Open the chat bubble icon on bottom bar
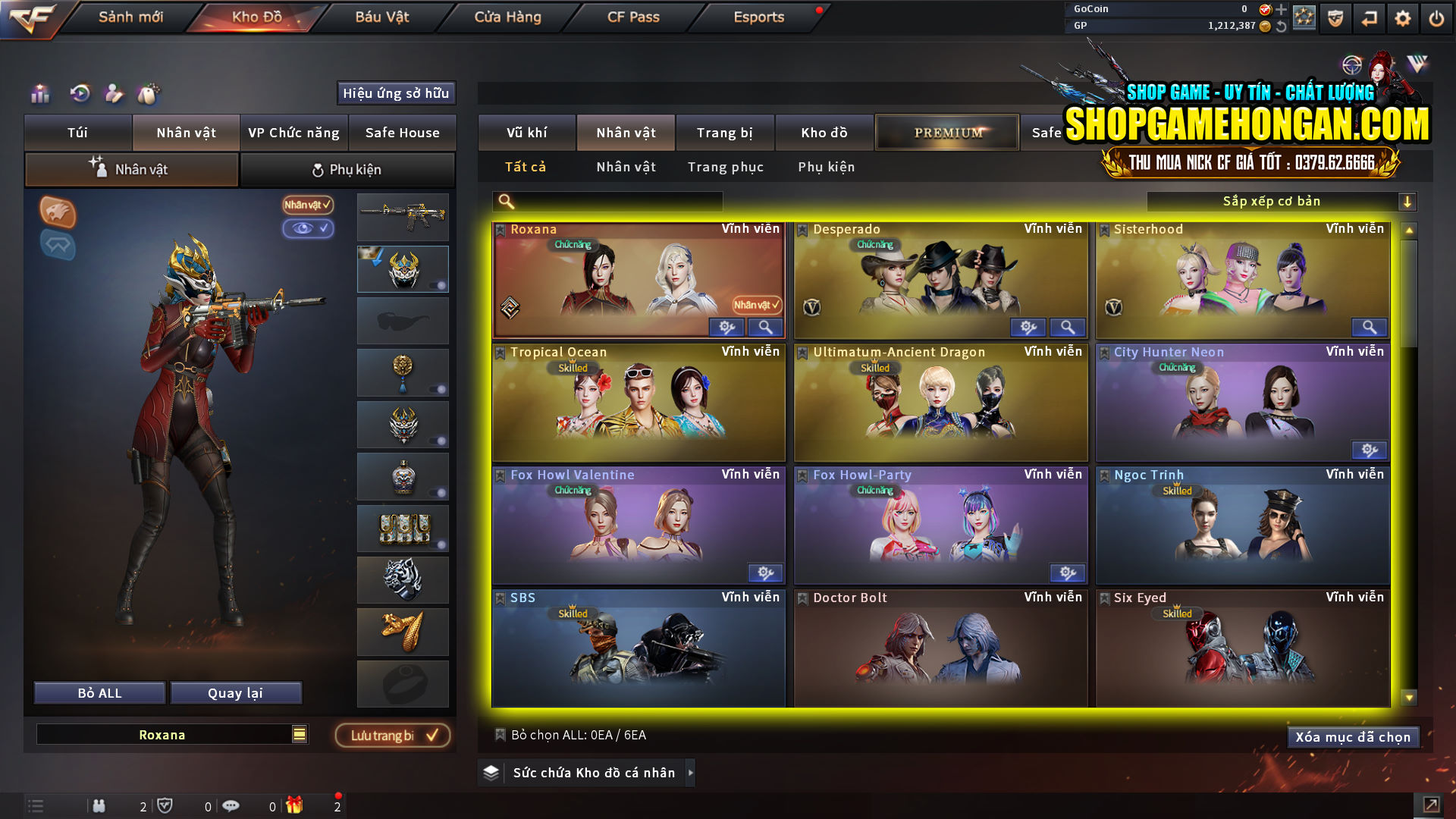 [x=231, y=806]
